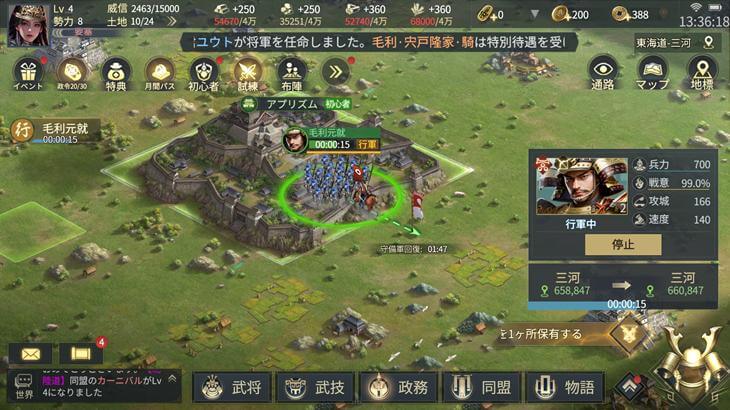Viewport: 730px width, 410px height.
Task: Open the 物語 story menu
Action: tap(564, 387)
